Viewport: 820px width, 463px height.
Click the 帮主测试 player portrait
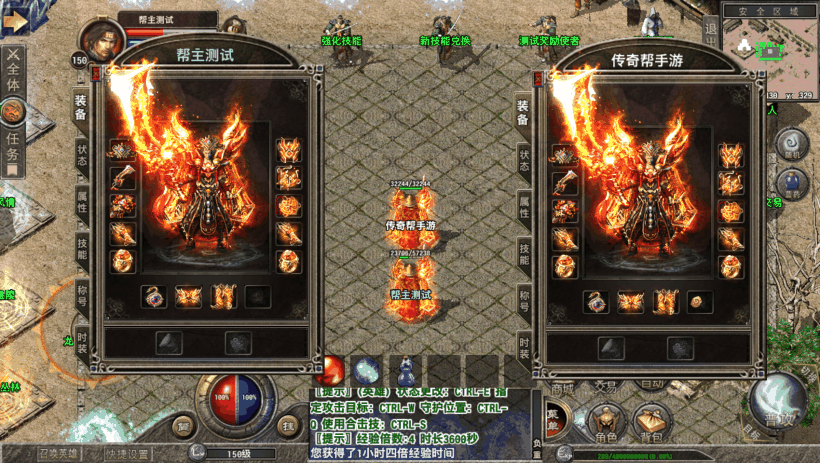[x=101, y=40]
